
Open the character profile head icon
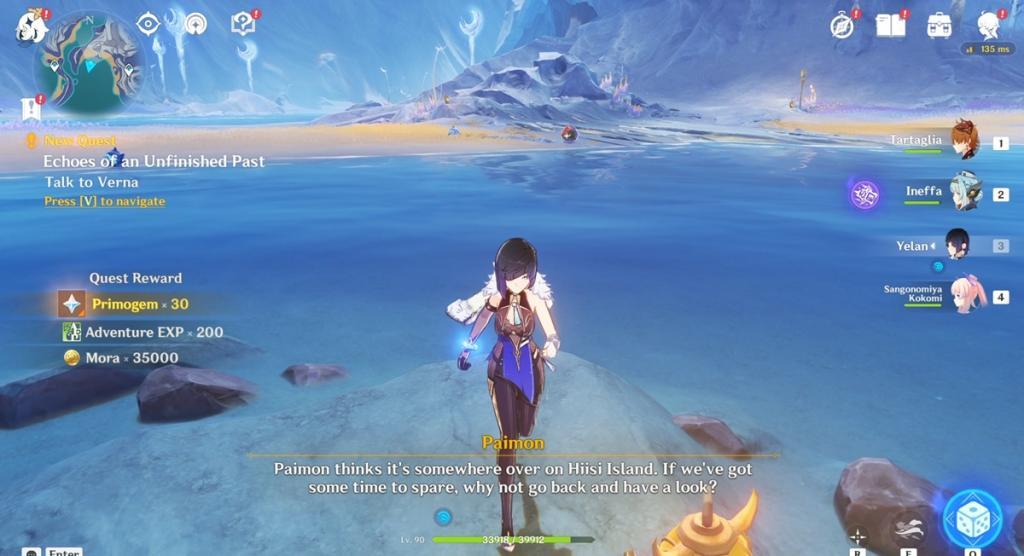tap(989, 25)
